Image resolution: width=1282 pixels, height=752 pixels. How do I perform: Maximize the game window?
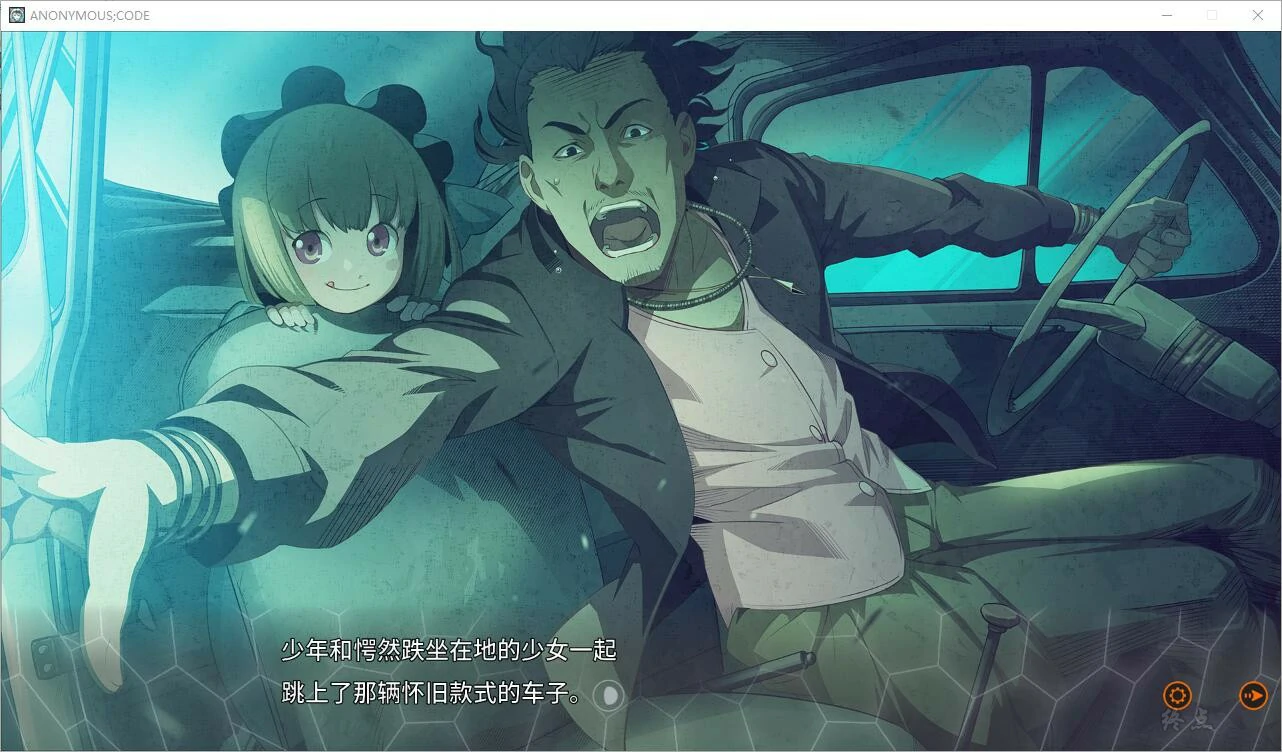click(1212, 15)
